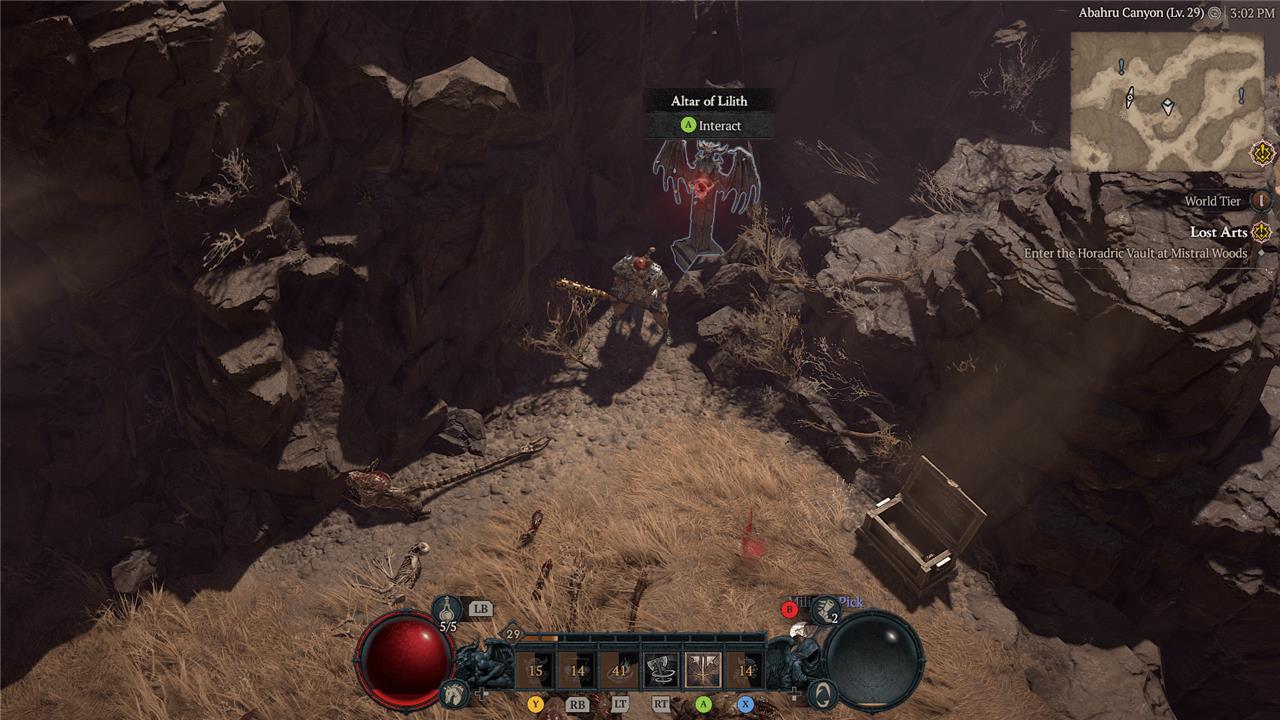The width and height of the screenshot is (1280, 720).
Task: Click the white player arrow on the minimap
Action: [x=1167, y=106]
